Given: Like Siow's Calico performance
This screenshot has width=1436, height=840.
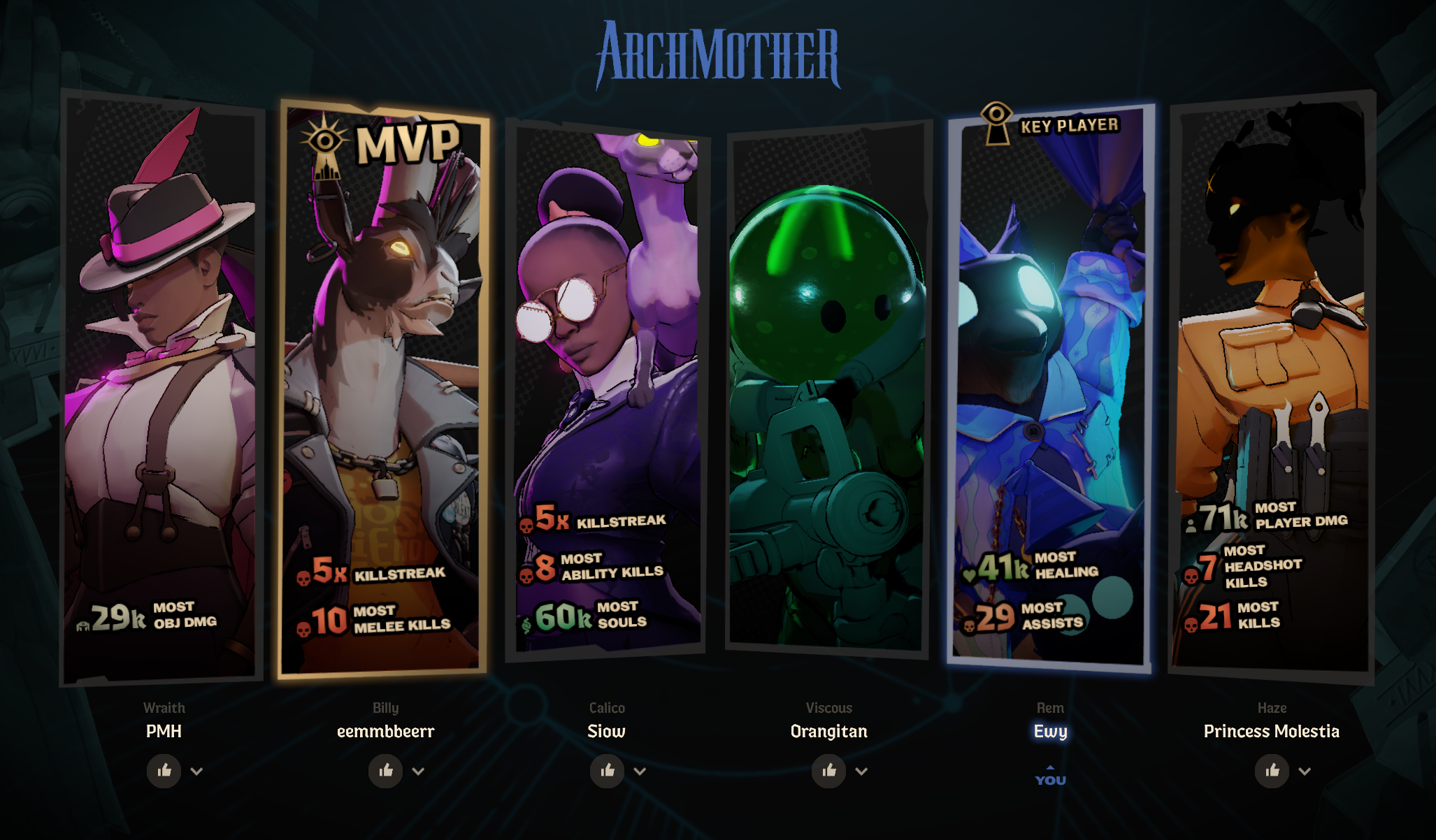Looking at the screenshot, I should pyautogui.click(x=608, y=771).
